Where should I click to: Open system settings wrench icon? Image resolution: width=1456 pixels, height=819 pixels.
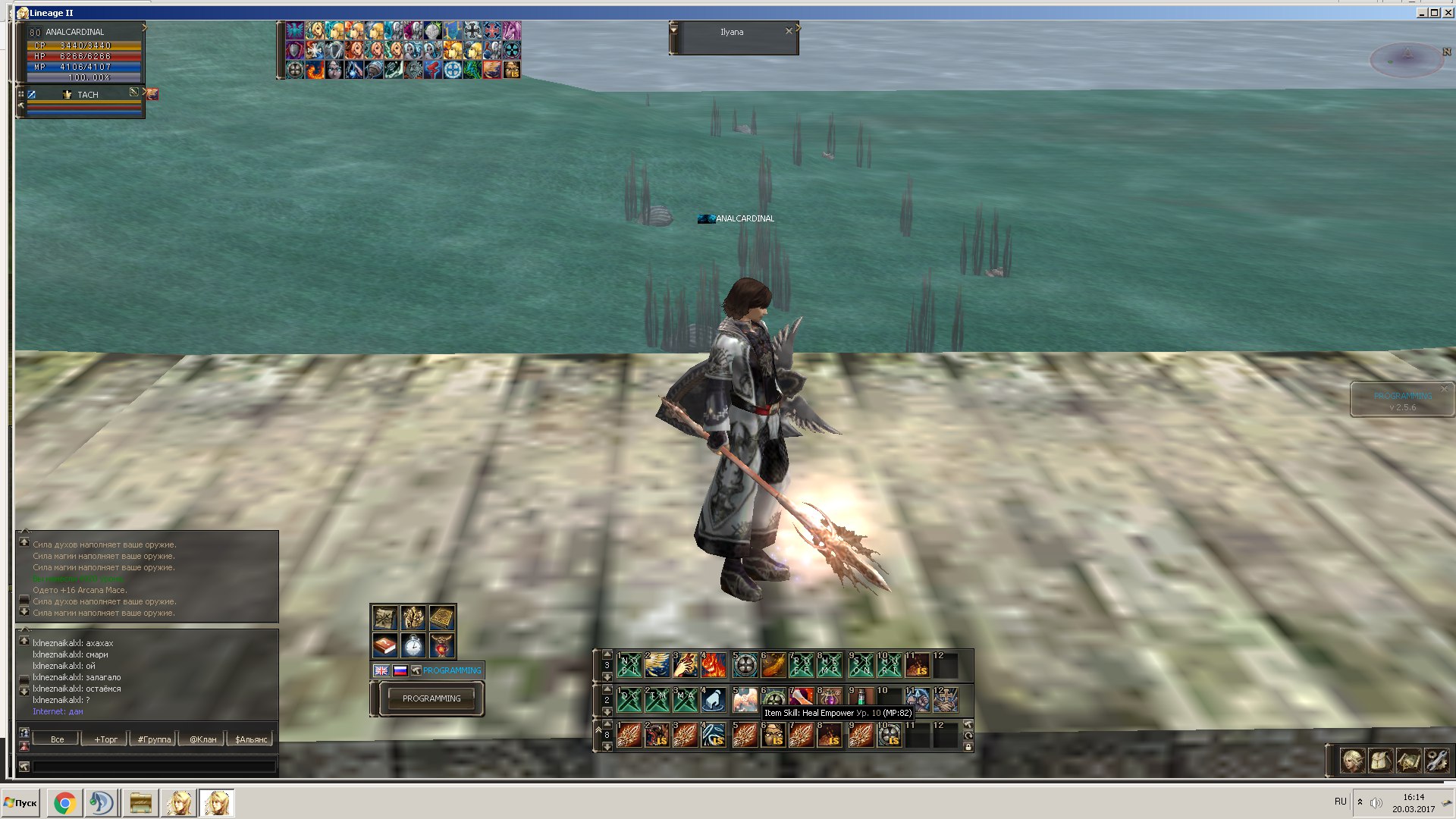(1436, 760)
